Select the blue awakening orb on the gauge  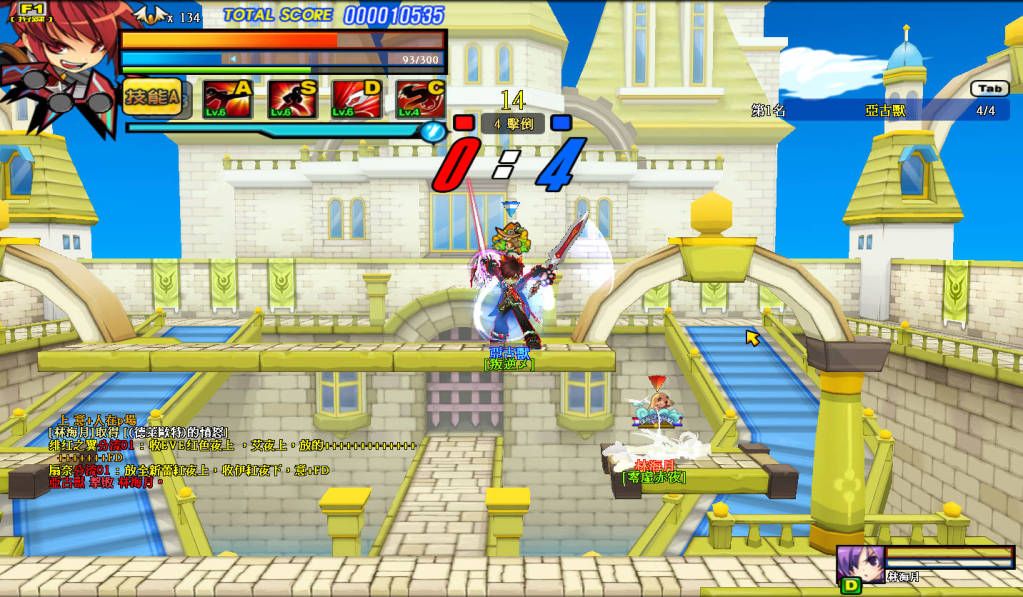pyautogui.click(x=432, y=131)
